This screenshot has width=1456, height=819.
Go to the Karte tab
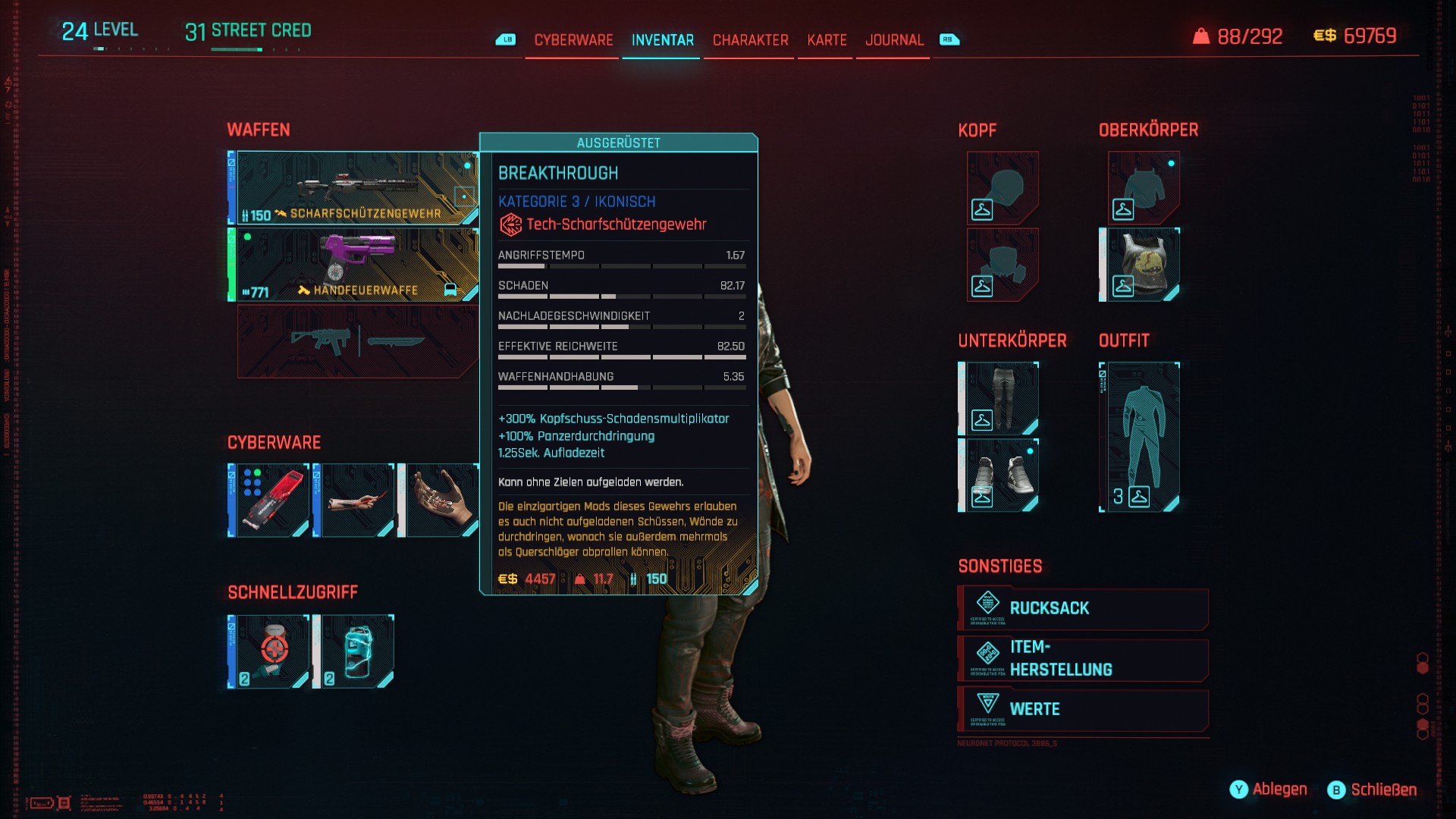click(x=827, y=40)
